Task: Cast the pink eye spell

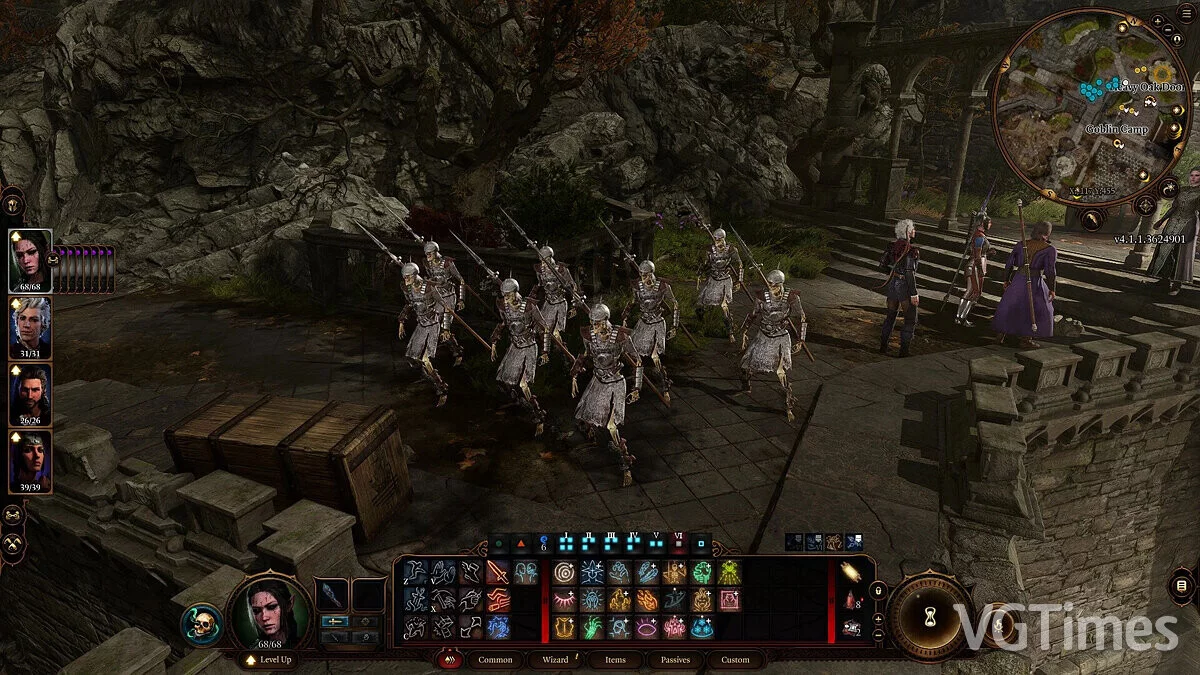Action: 646,627
